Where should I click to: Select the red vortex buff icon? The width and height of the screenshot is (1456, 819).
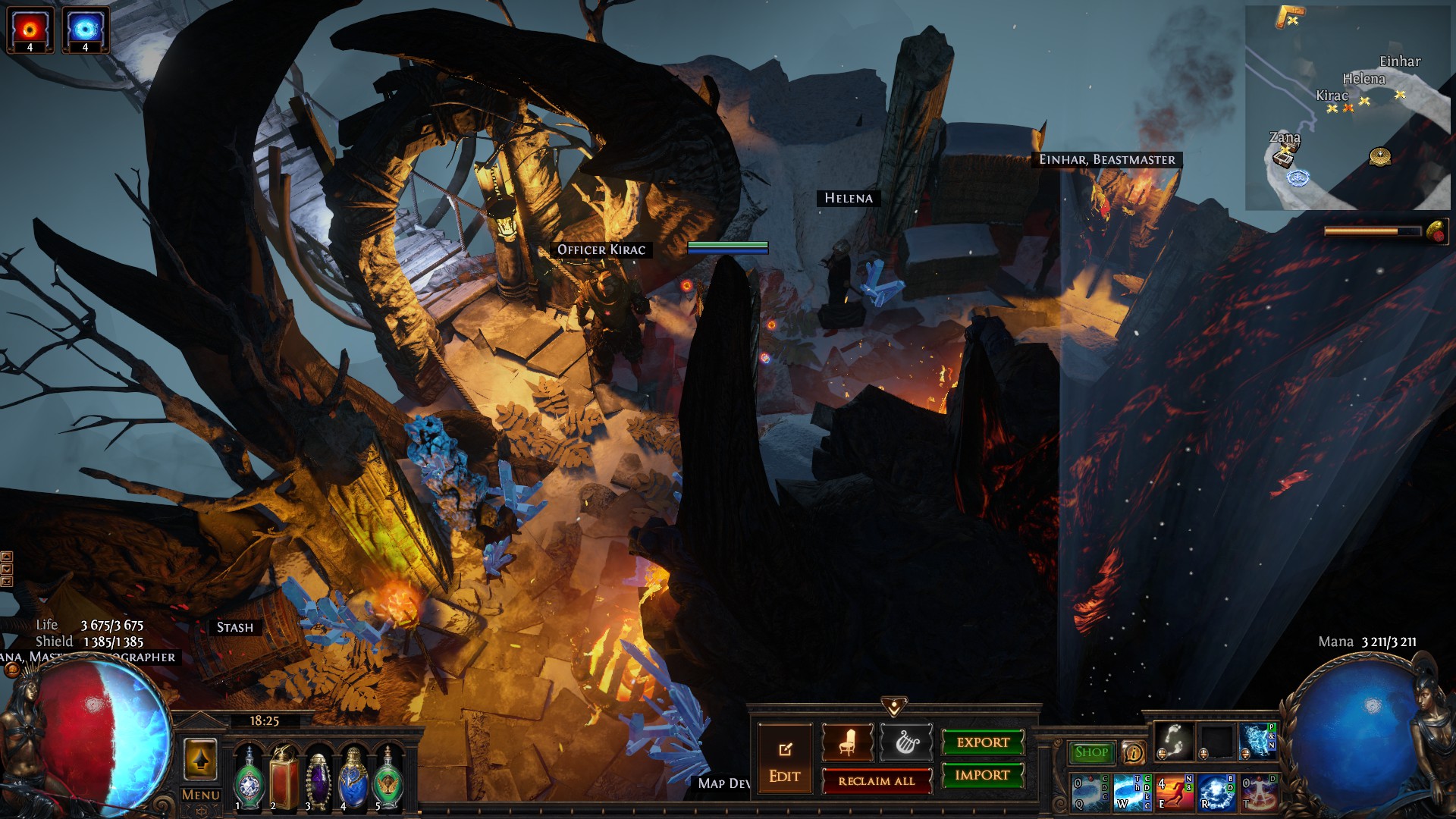[30, 30]
